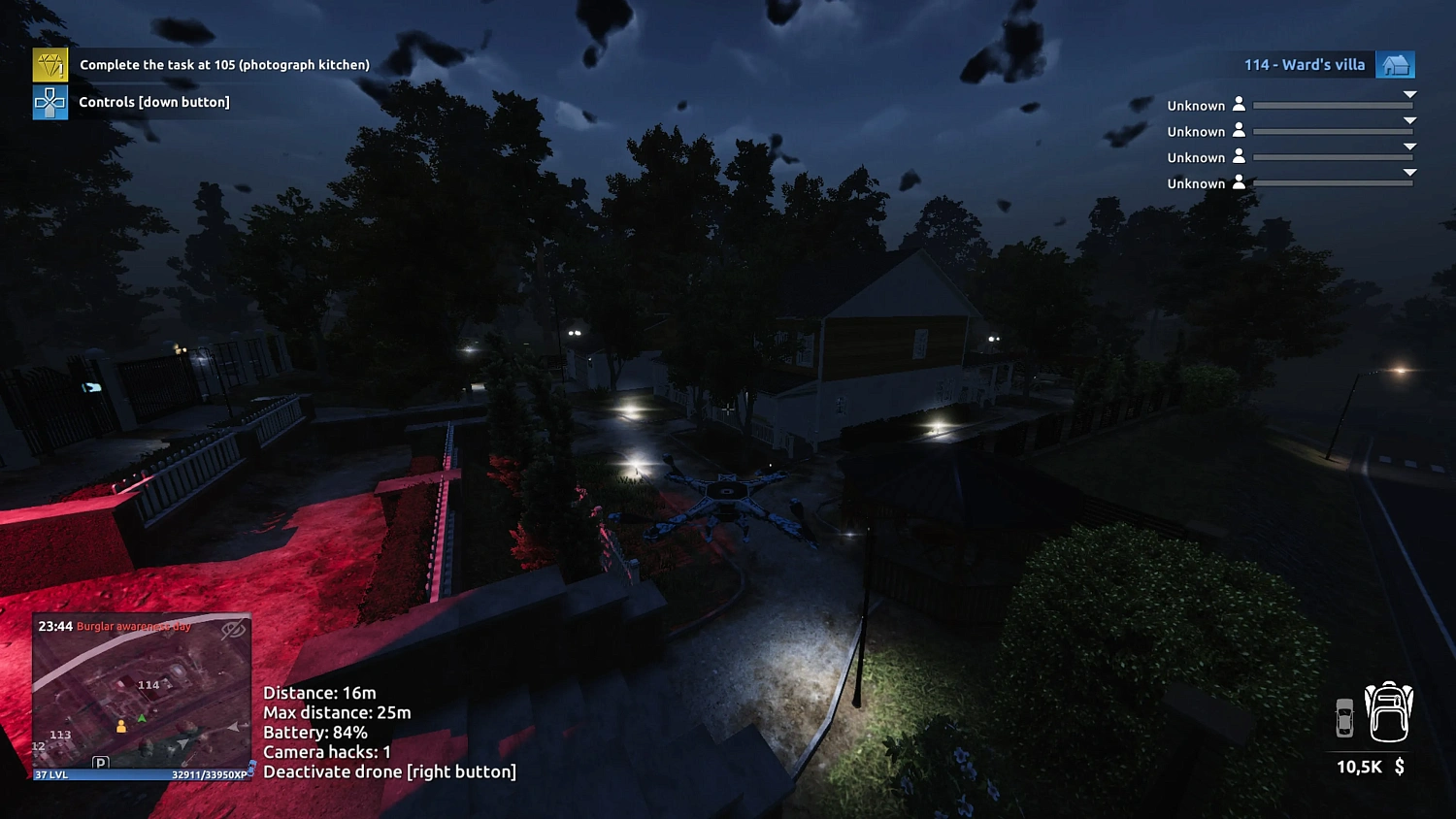Image resolution: width=1456 pixels, height=819 pixels.
Task: Click house 114 on the minimap
Action: tap(148, 684)
